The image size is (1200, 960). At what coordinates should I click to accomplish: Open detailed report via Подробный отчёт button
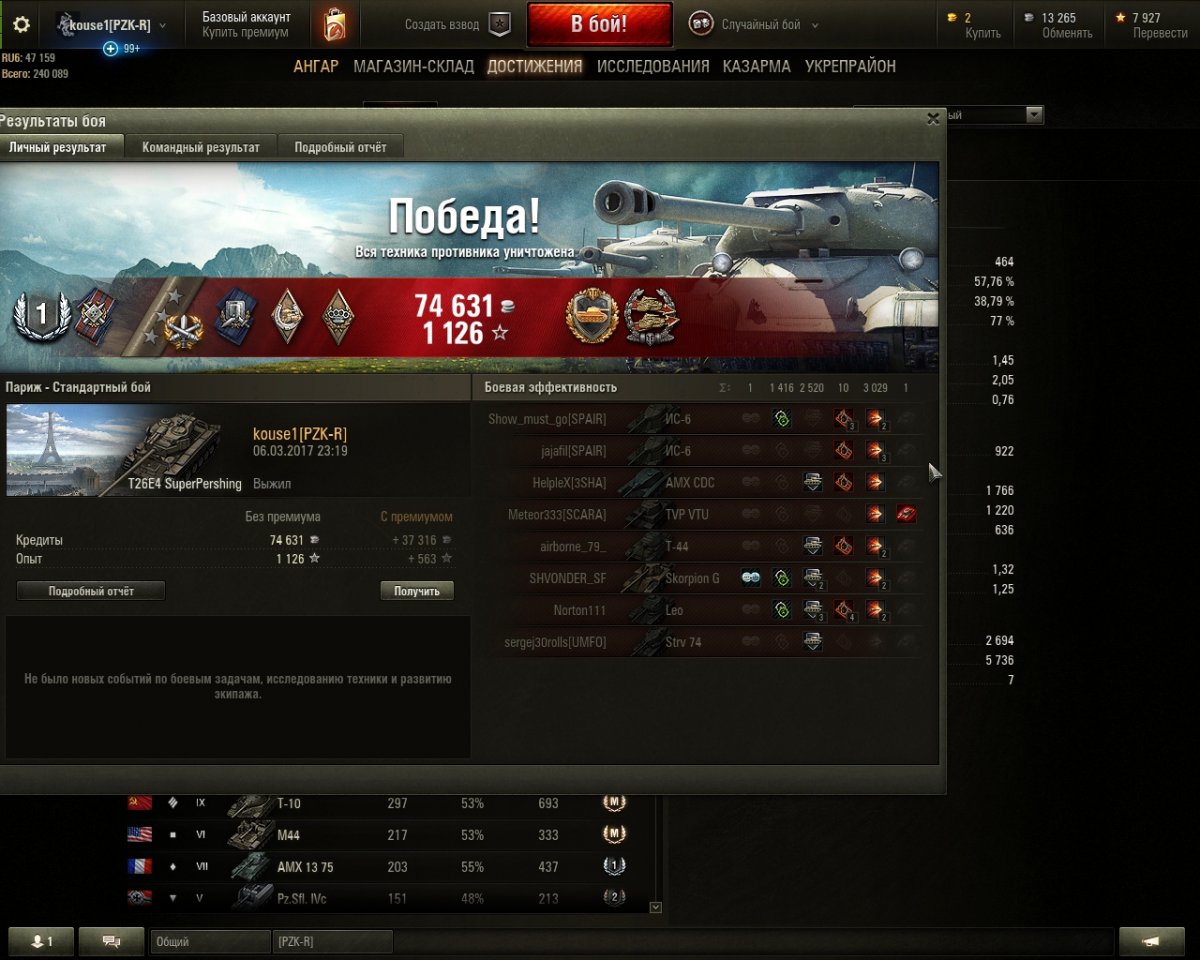[91, 591]
